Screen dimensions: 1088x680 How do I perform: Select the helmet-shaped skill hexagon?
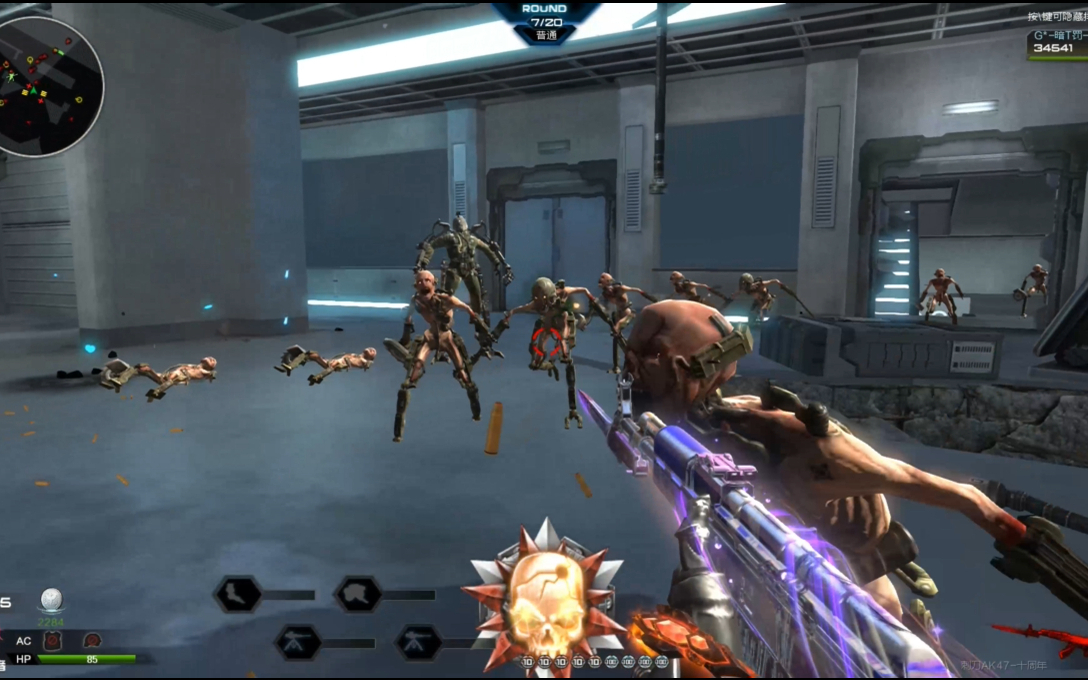(x=357, y=595)
